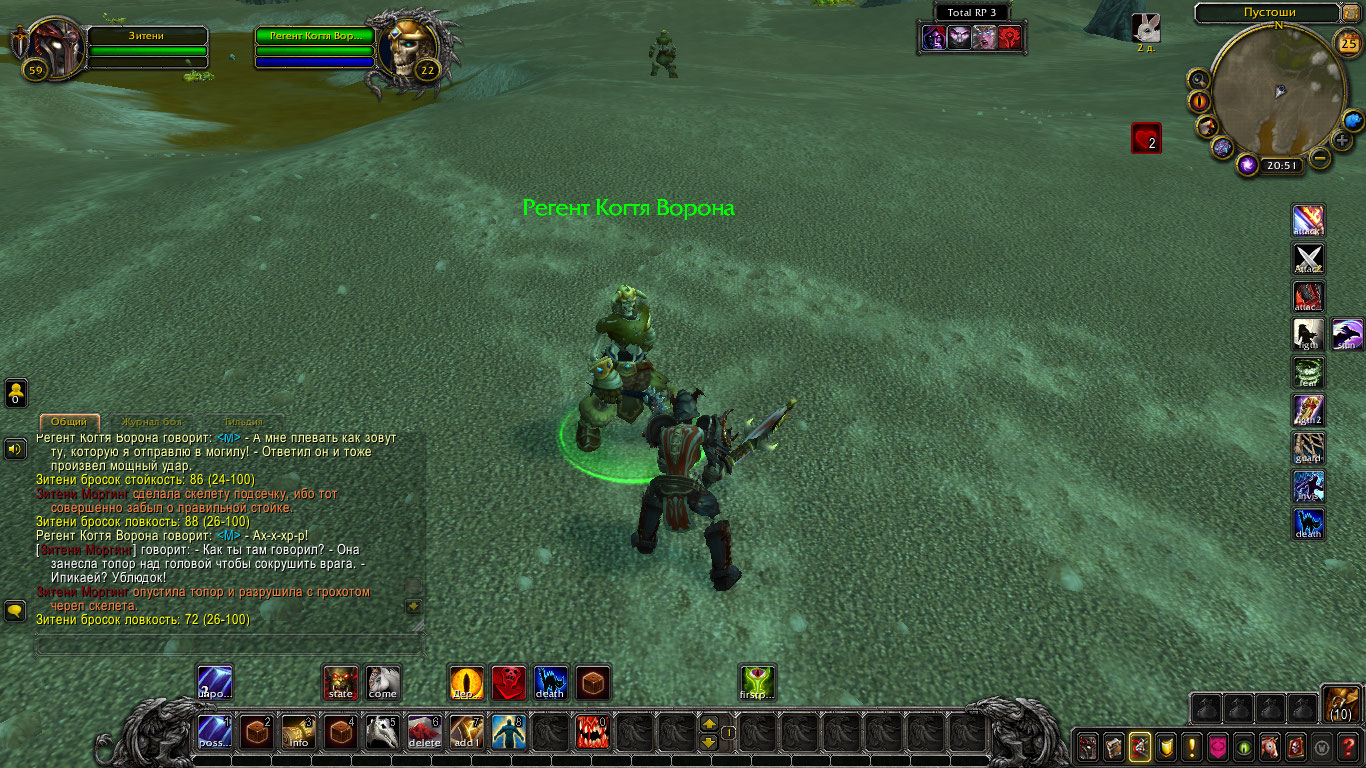Zoom in the minimap
1366x768 pixels.
(x=1342, y=141)
